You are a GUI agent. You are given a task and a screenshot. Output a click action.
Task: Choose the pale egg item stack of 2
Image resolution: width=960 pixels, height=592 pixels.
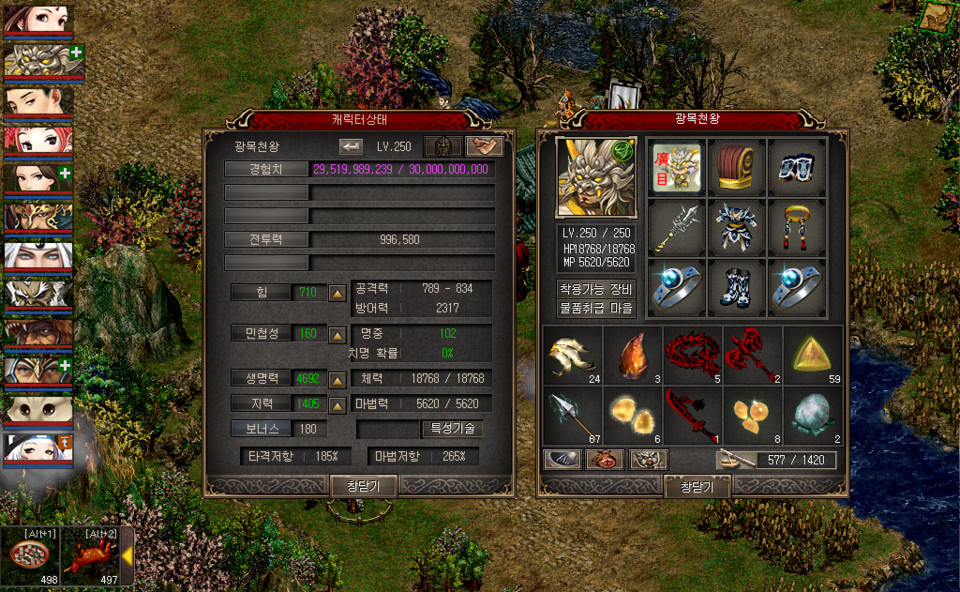pos(812,416)
